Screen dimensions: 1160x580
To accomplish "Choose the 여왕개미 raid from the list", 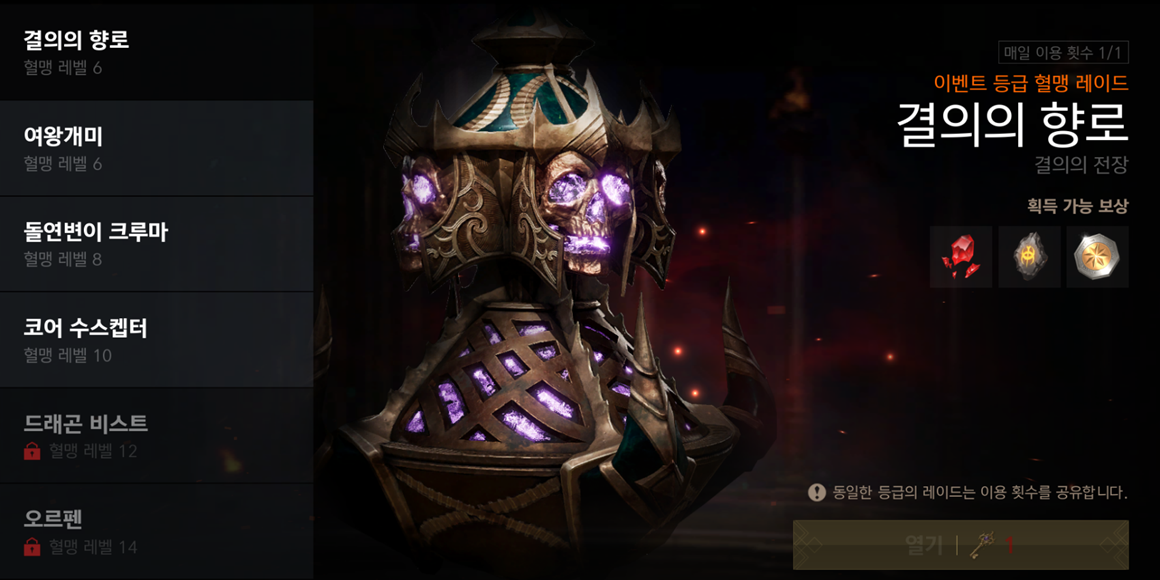I will pyautogui.click(x=156, y=148).
